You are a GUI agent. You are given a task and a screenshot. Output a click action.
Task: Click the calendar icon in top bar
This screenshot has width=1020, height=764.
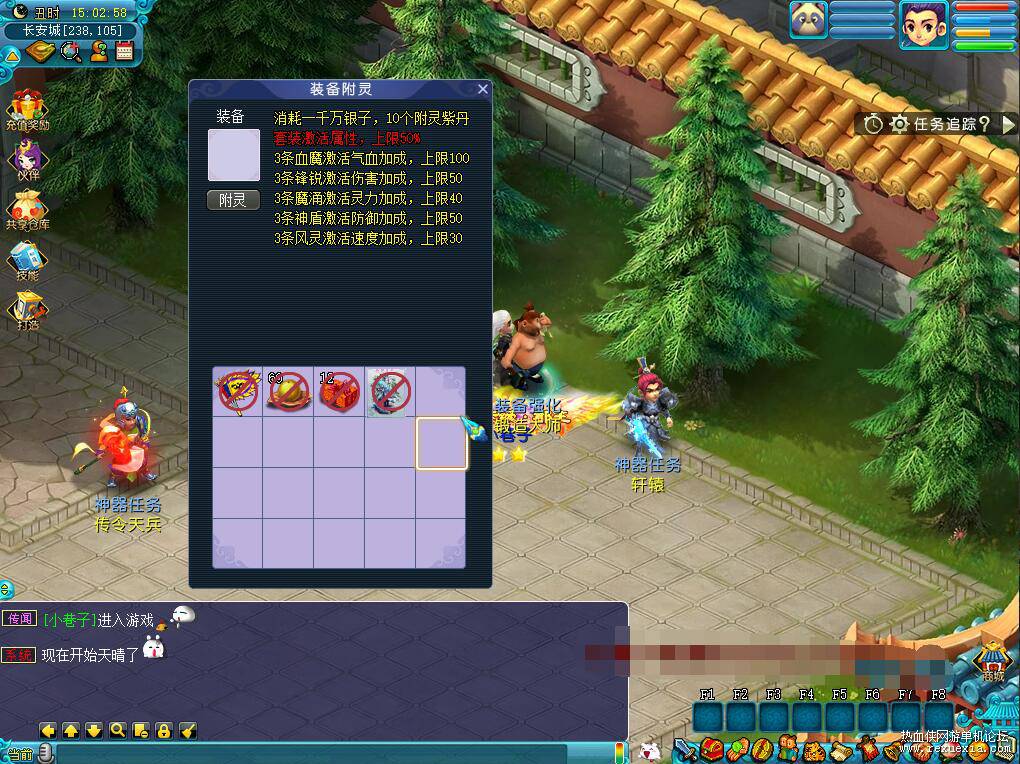[125, 51]
